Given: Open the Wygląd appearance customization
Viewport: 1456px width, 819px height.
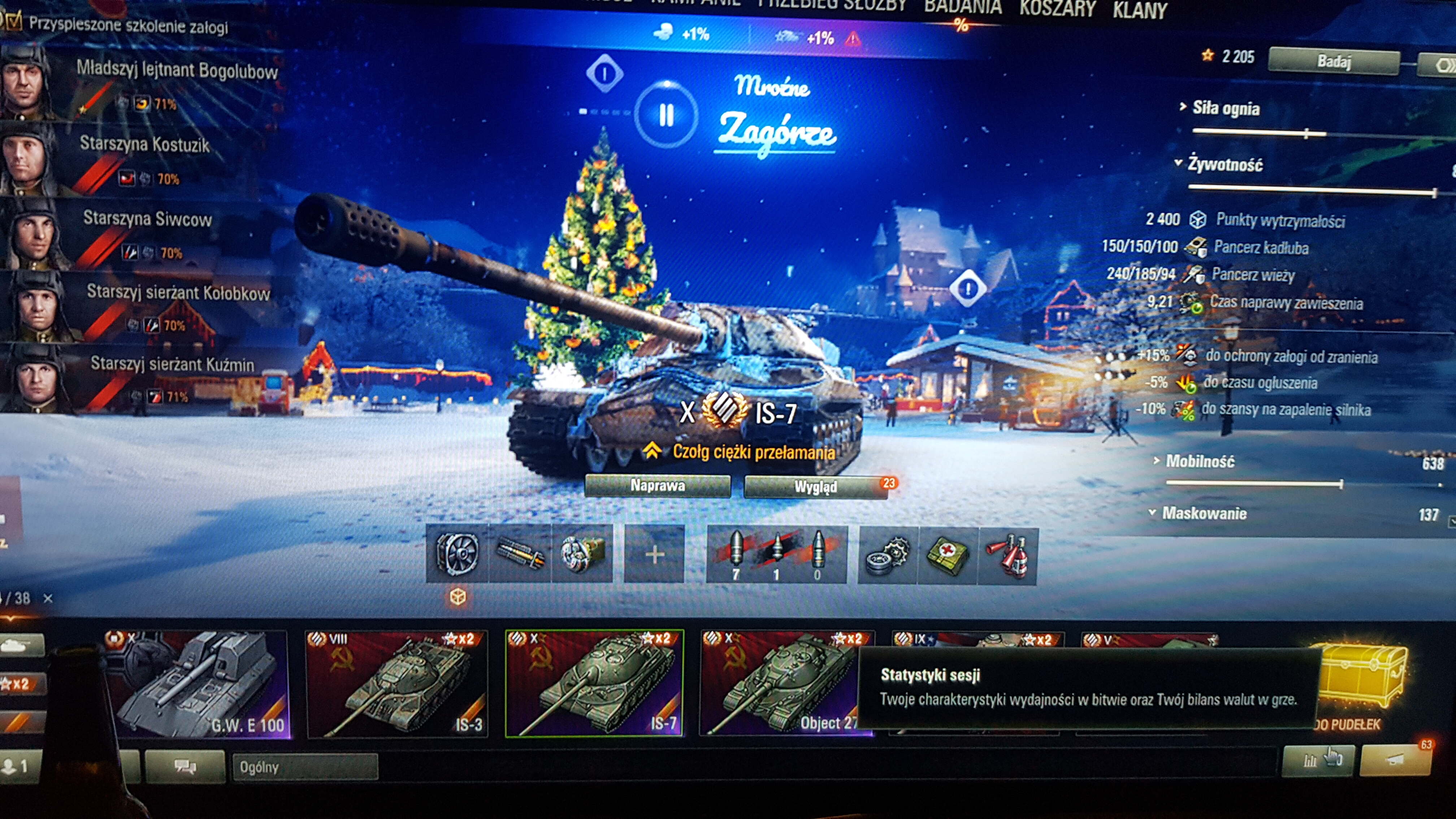Looking at the screenshot, I should click(815, 487).
